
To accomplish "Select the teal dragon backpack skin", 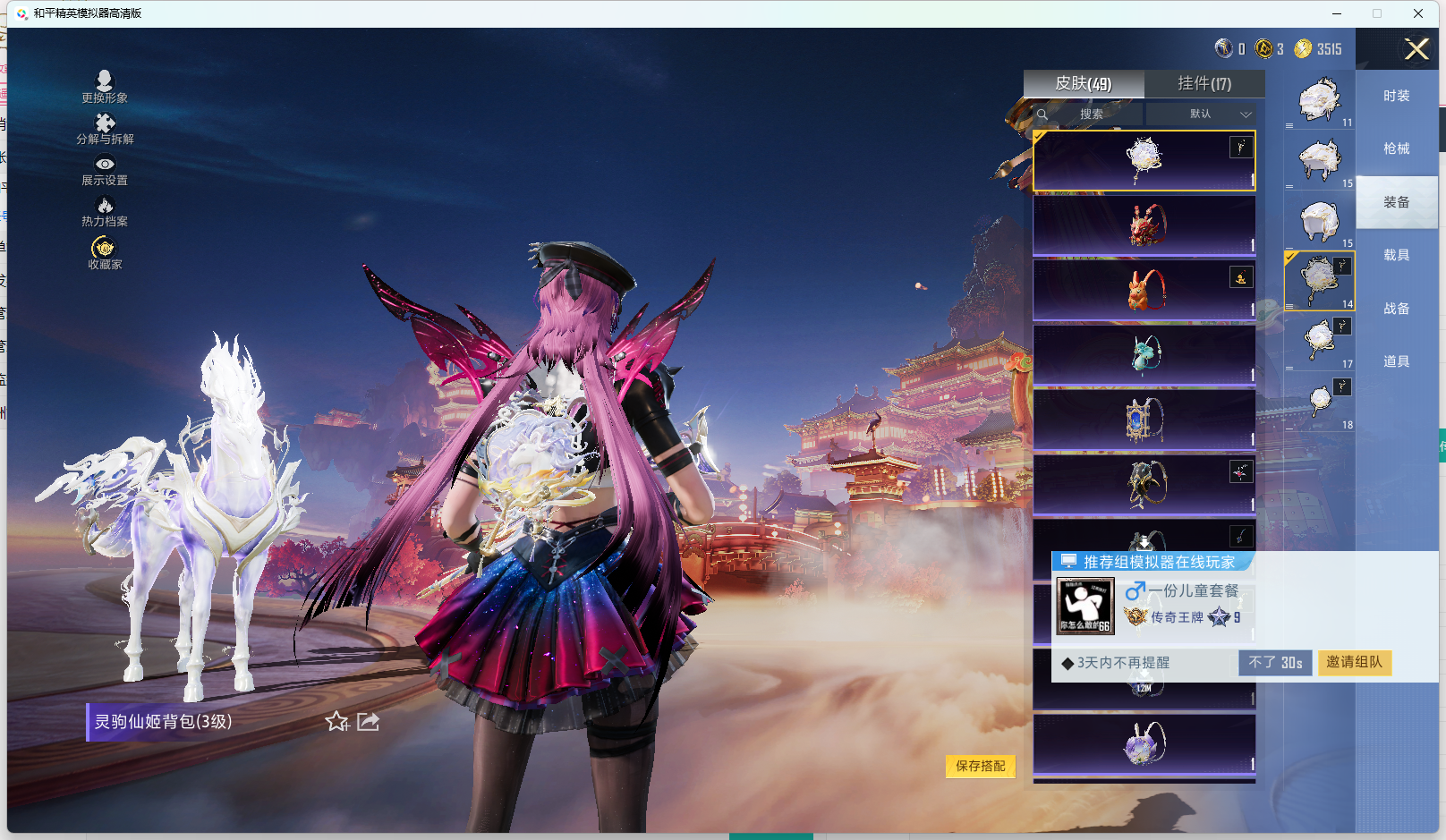I will [x=1144, y=354].
